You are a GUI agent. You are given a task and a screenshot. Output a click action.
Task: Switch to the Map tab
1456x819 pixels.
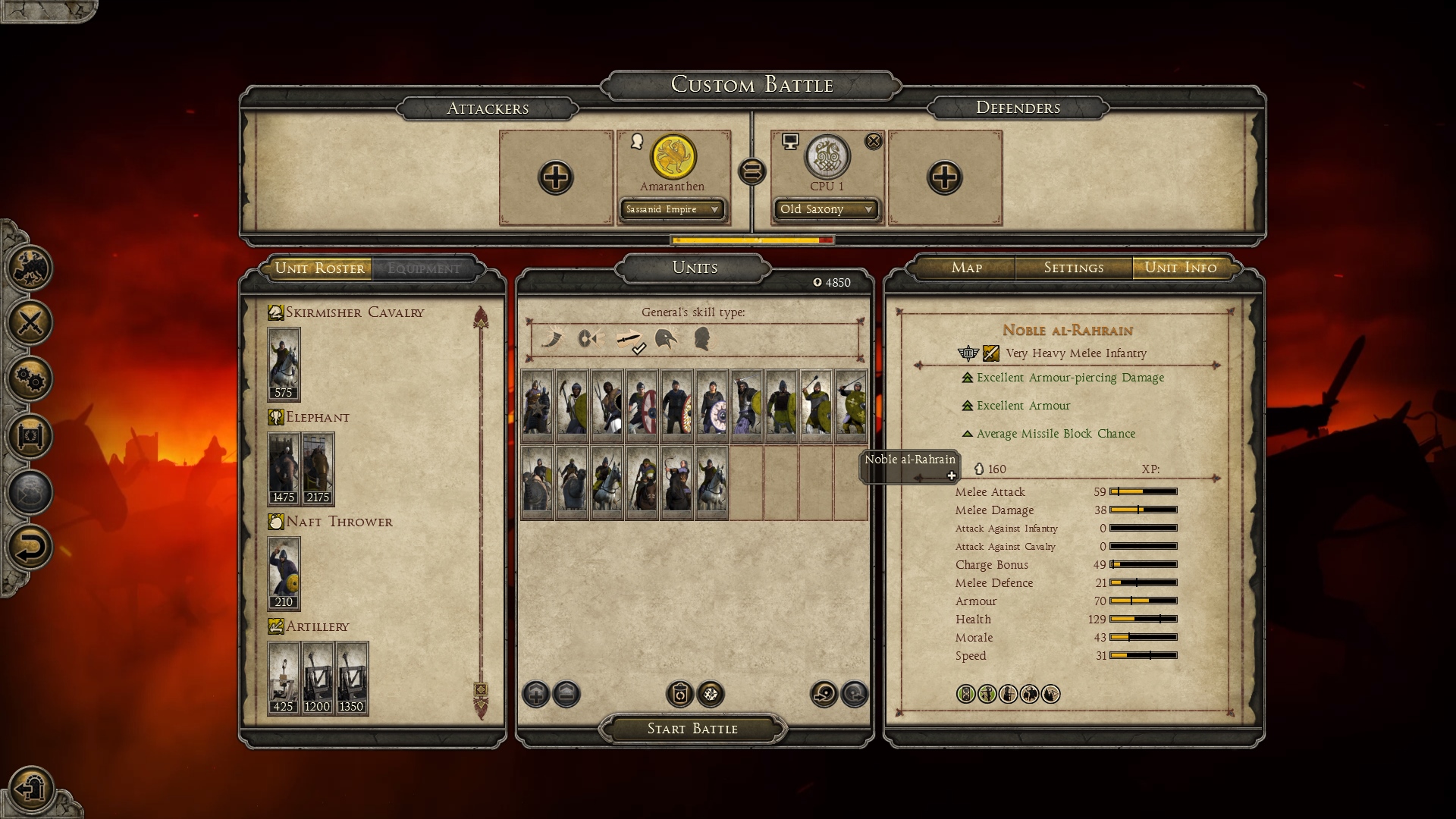(x=966, y=268)
